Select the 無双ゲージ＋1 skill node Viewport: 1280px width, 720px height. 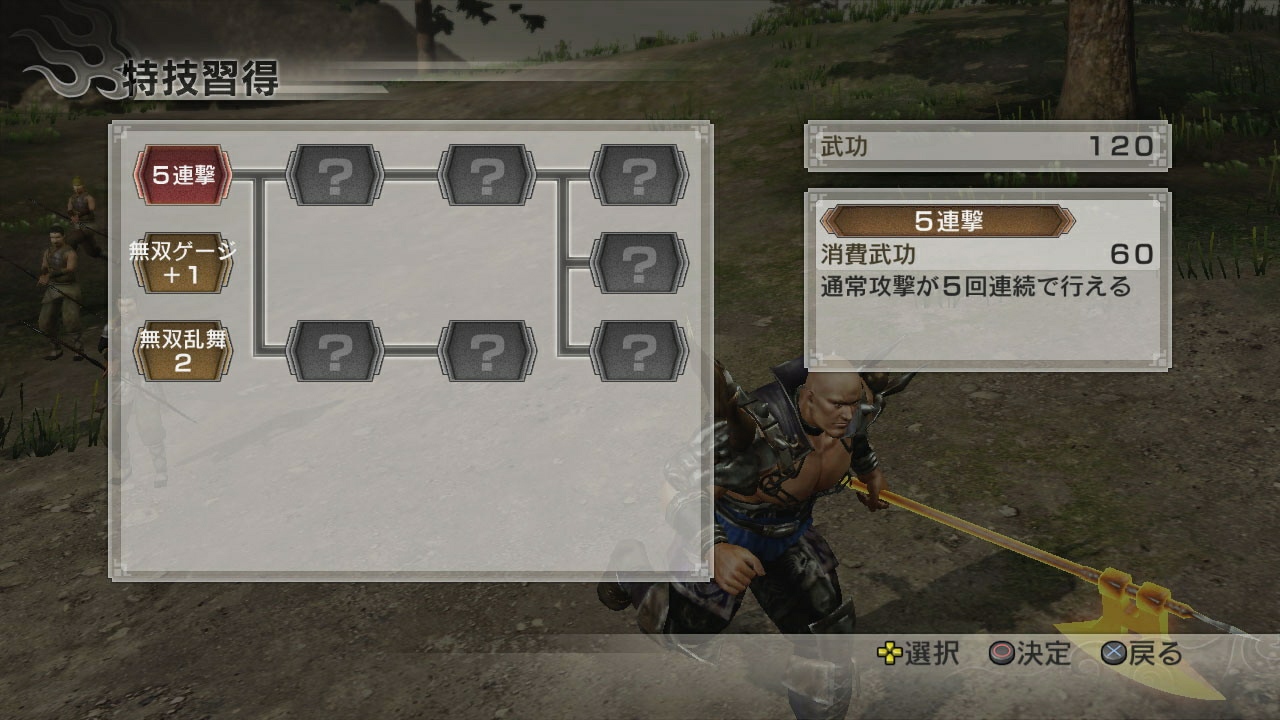pyautogui.click(x=182, y=260)
